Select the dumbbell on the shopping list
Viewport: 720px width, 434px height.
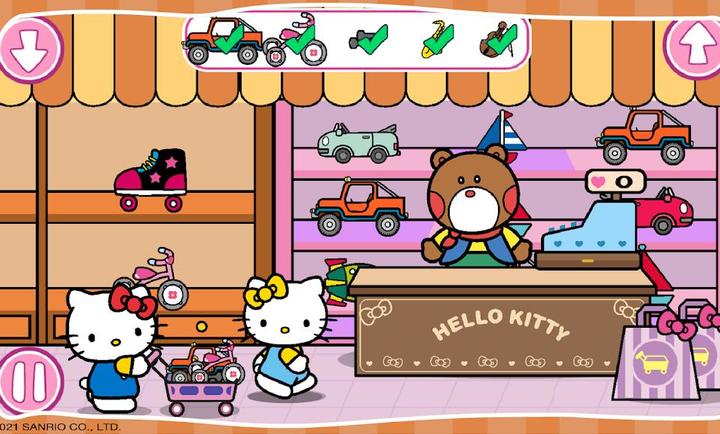tap(367, 41)
